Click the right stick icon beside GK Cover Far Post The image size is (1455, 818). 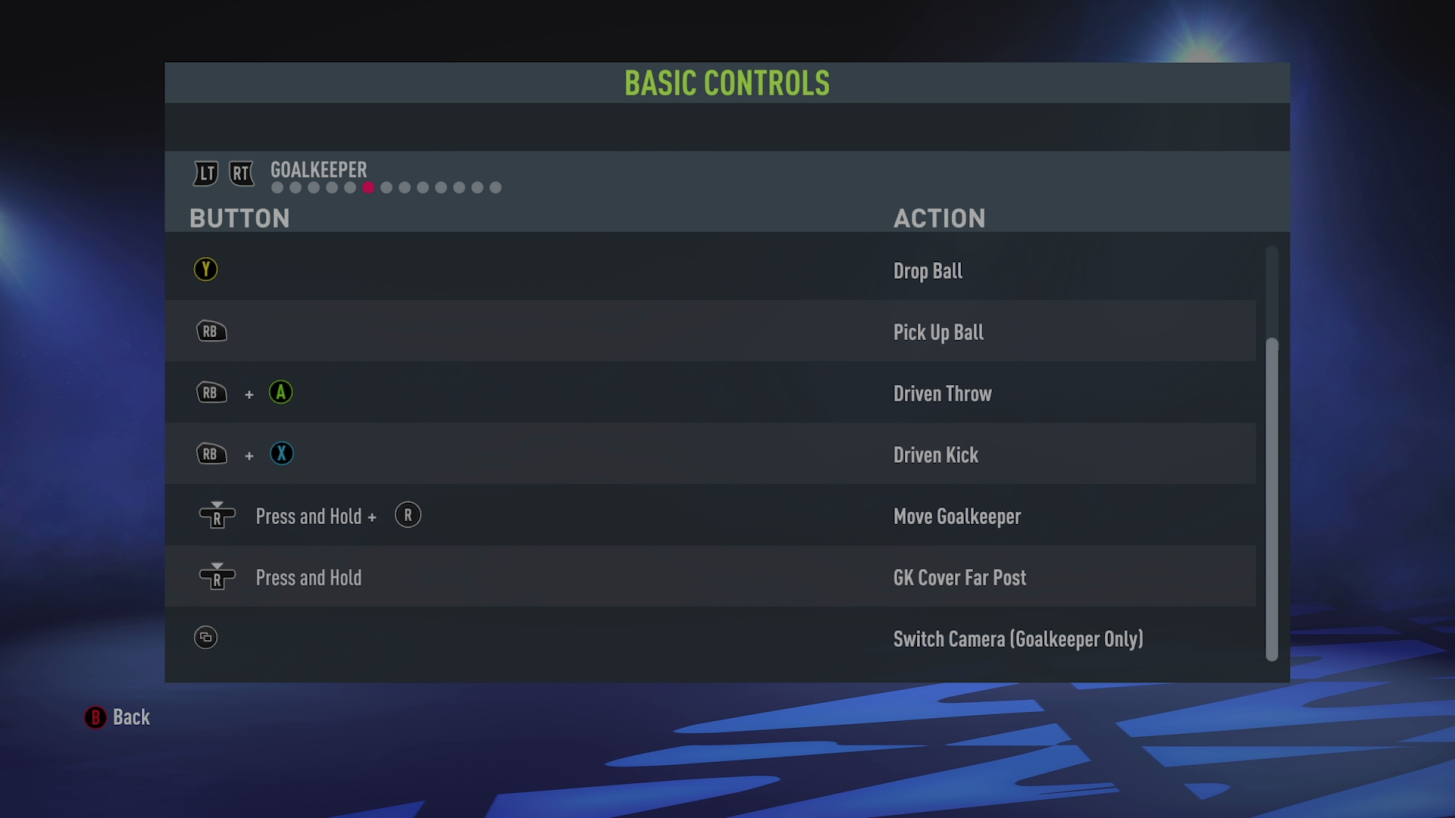pyautogui.click(x=216, y=577)
